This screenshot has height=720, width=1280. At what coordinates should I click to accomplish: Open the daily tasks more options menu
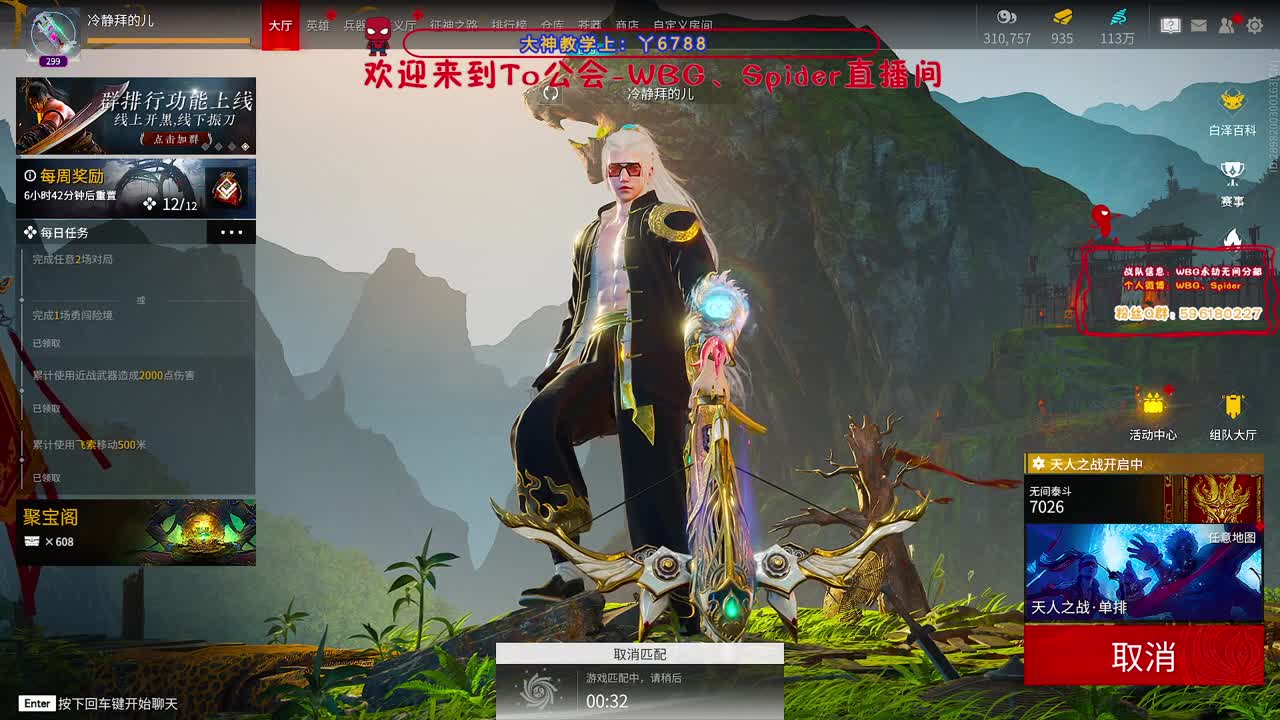pyautogui.click(x=232, y=232)
